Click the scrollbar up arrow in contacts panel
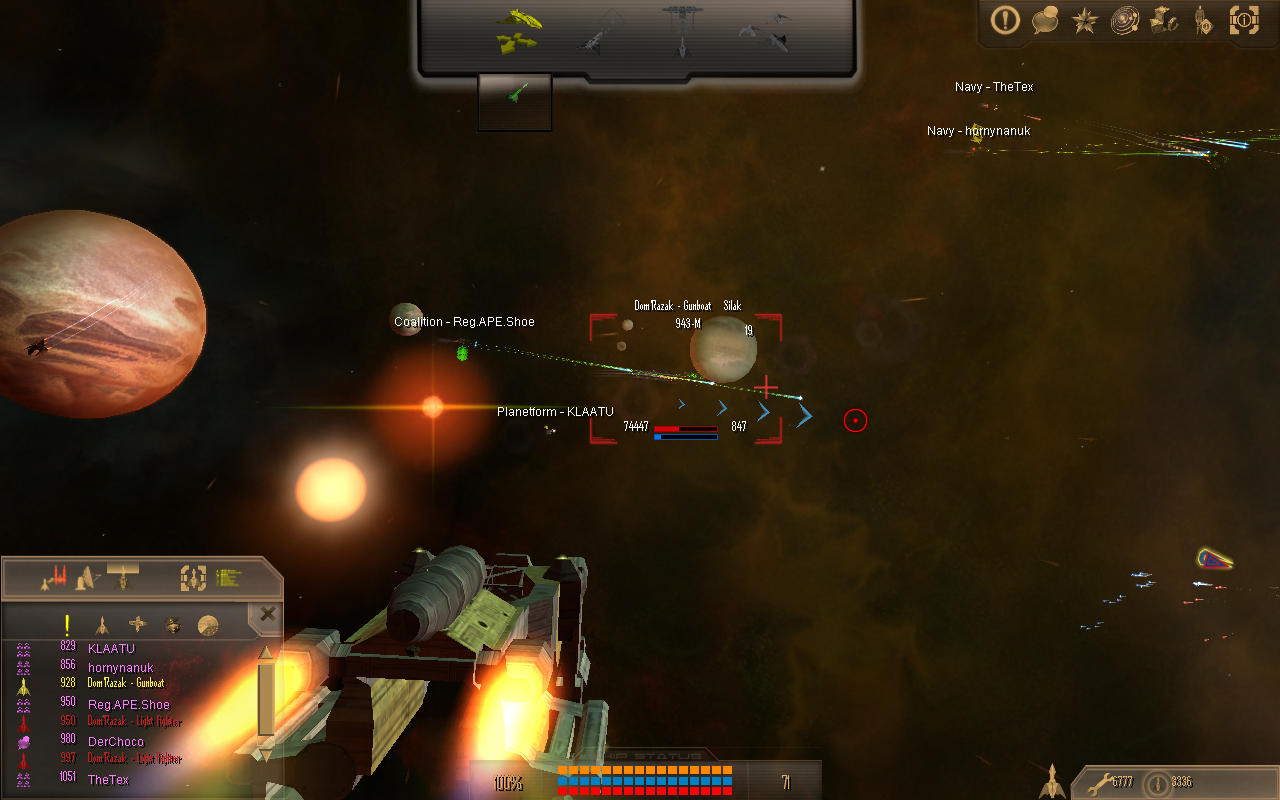 click(x=265, y=651)
